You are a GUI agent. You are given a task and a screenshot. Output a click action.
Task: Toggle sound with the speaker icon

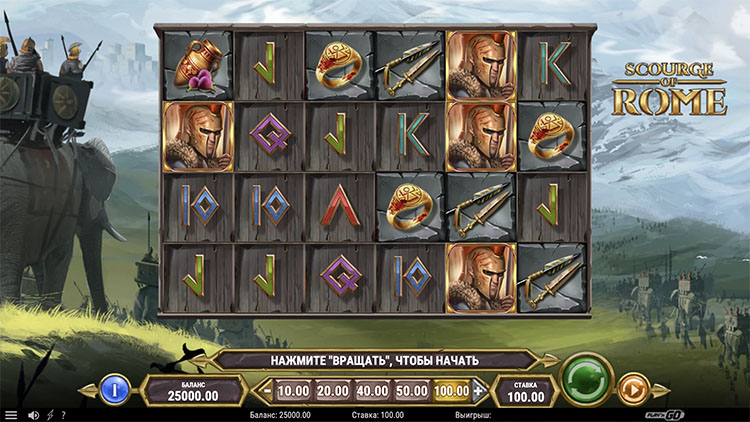pyautogui.click(x=33, y=415)
